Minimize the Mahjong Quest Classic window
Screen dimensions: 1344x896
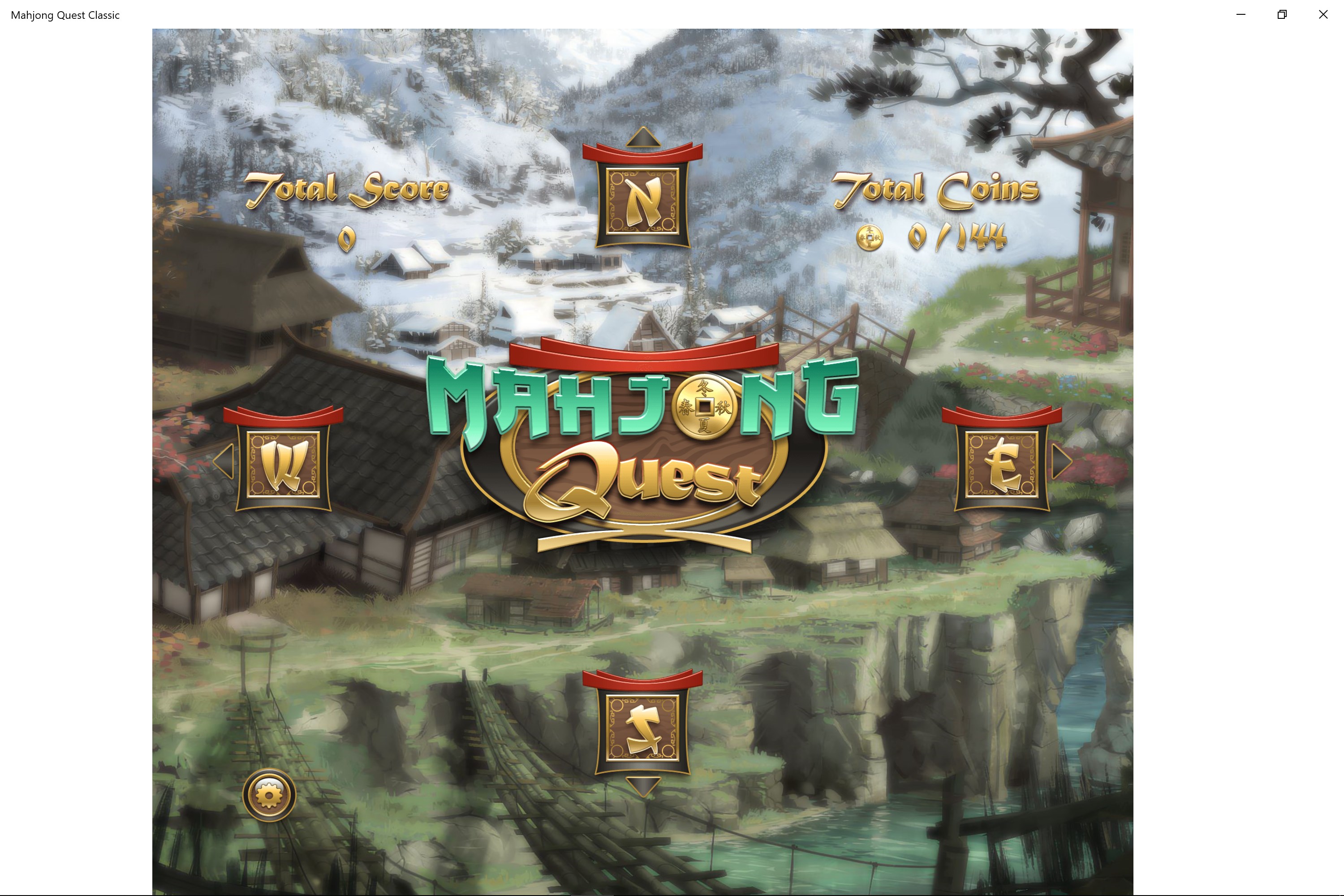(1240, 14)
